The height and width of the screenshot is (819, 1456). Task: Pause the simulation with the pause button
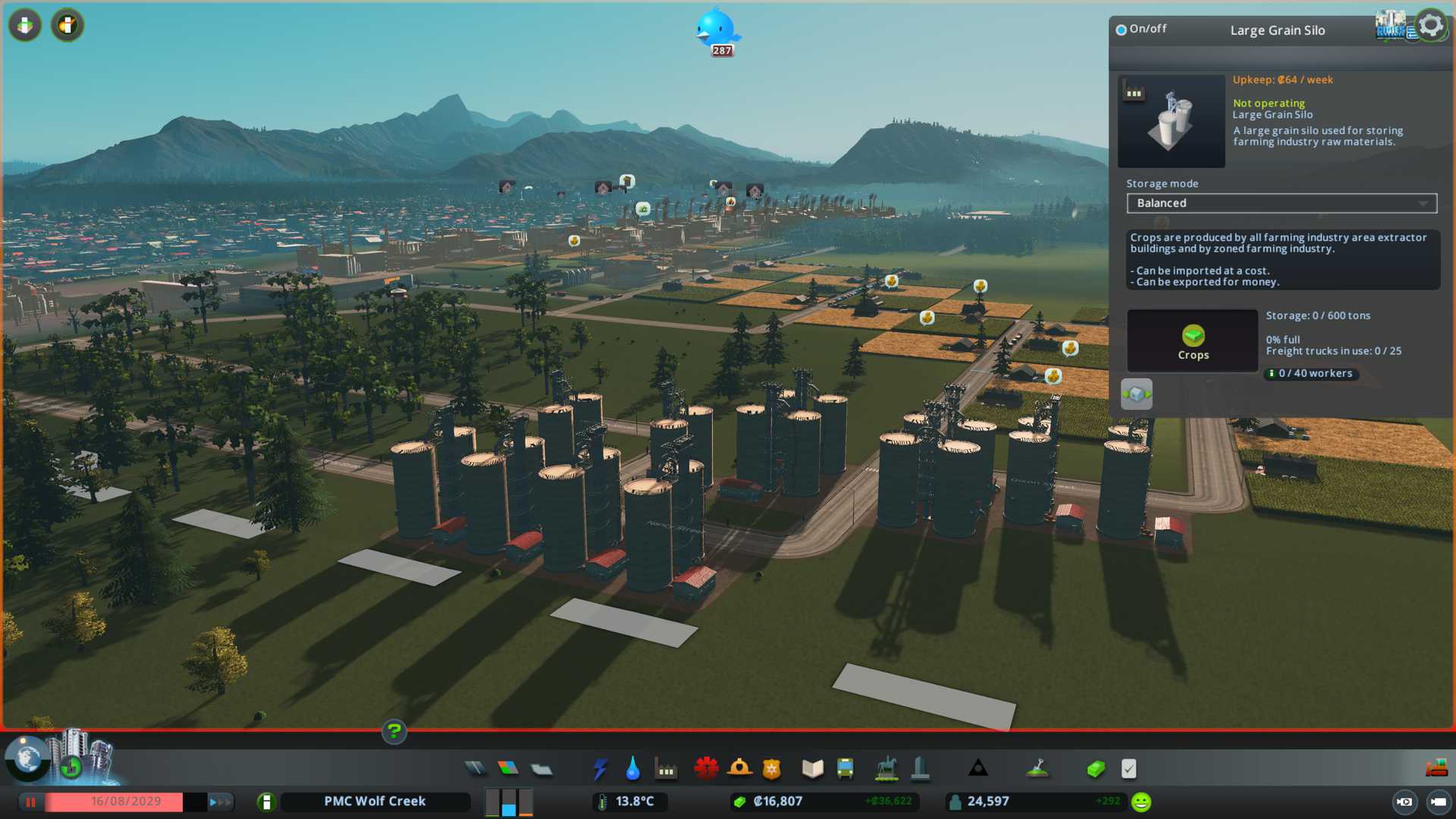(x=31, y=802)
